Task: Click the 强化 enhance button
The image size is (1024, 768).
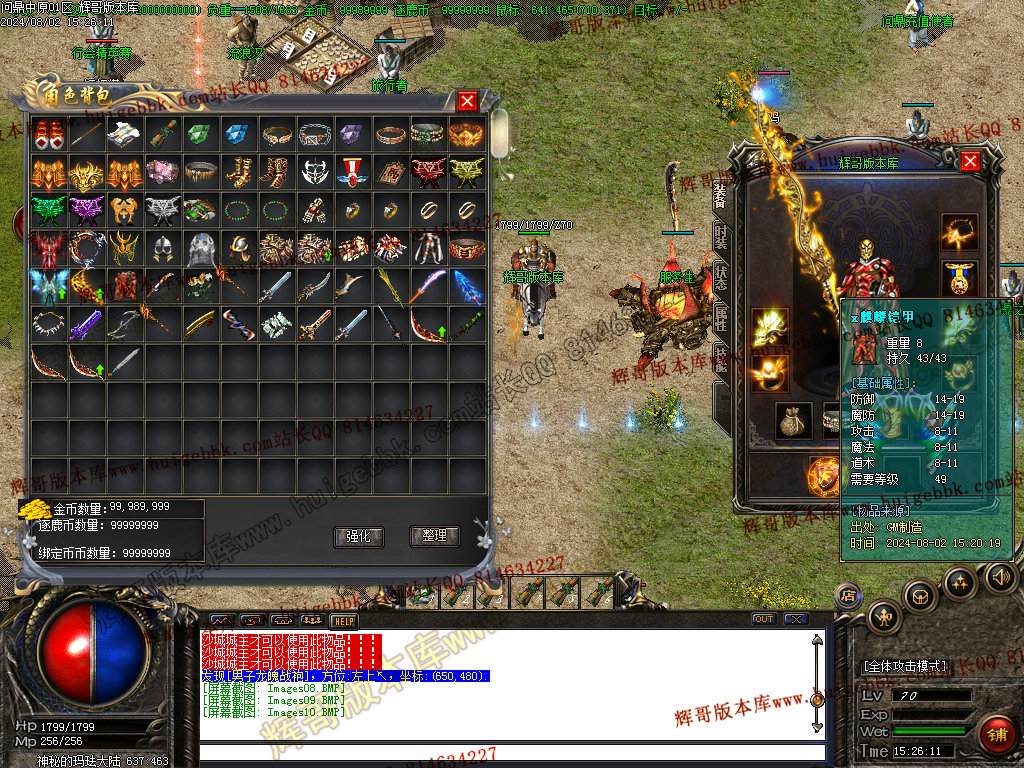Action: (358, 537)
